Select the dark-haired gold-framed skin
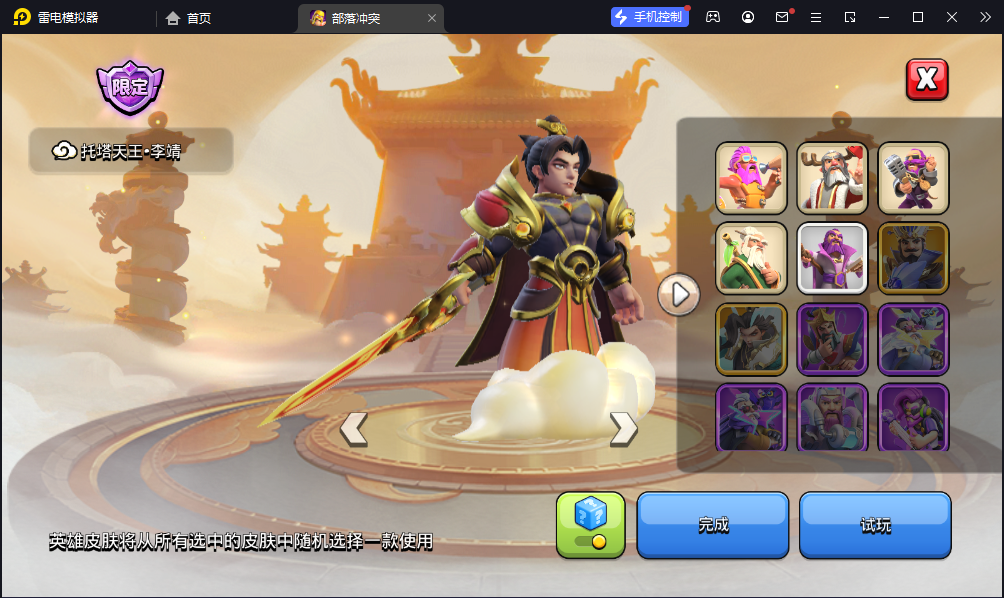Viewport: 1004px width, 598px height. 751,339
